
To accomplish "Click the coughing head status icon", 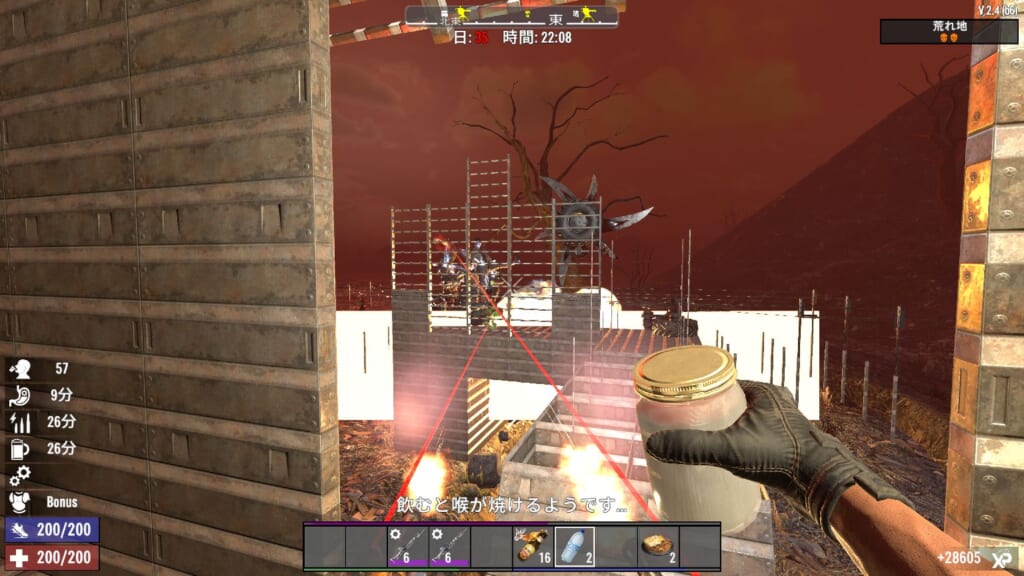I will tap(21, 368).
